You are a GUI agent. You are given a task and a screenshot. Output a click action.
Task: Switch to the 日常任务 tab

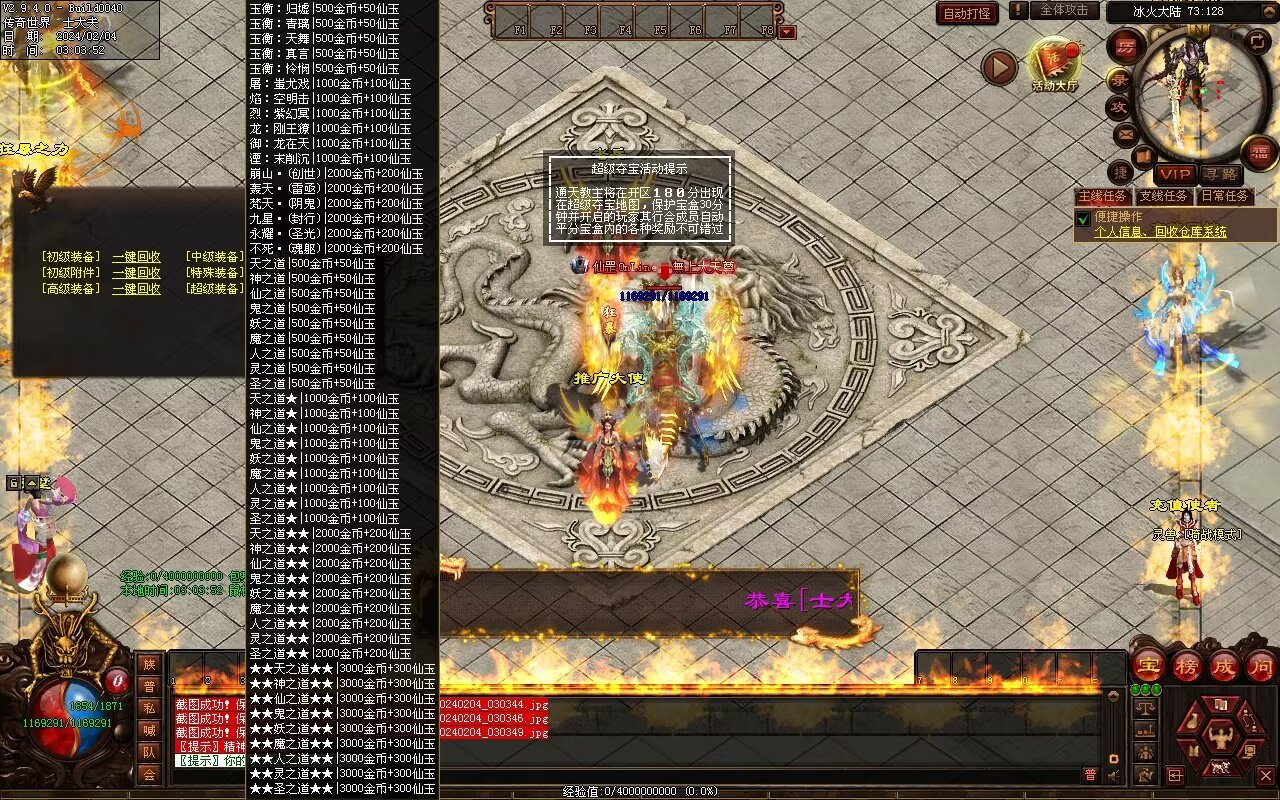point(1225,196)
